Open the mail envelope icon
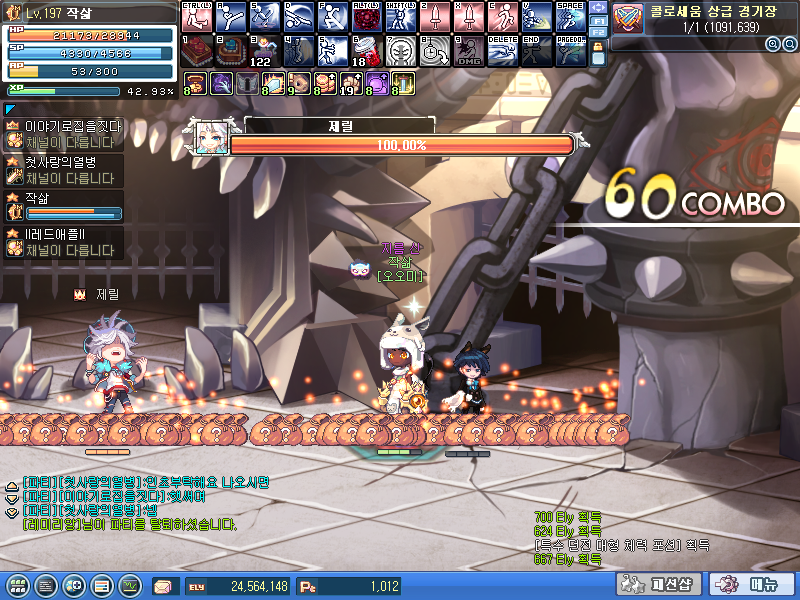The image size is (800, 600). pyautogui.click(x=163, y=586)
